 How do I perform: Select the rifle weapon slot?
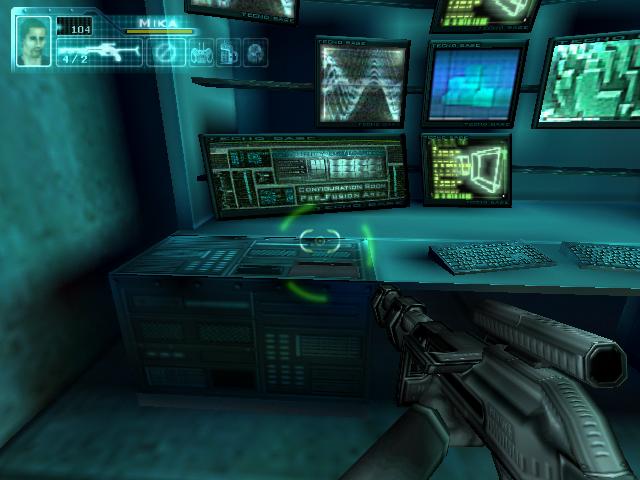tap(99, 53)
